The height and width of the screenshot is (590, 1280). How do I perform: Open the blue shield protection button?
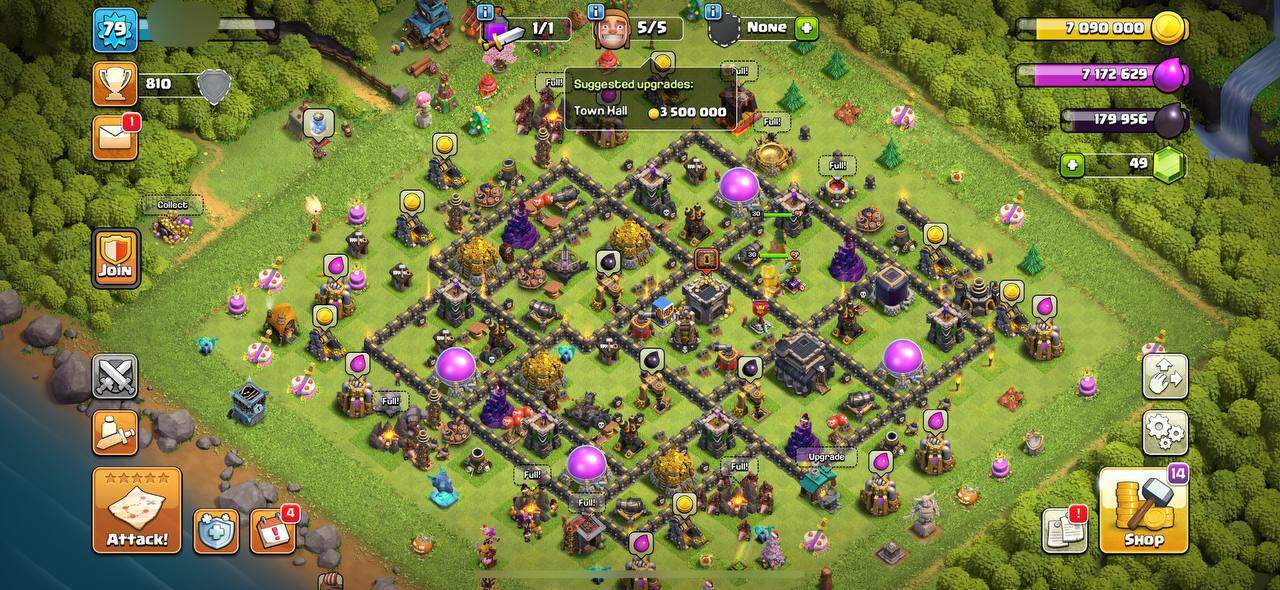pyautogui.click(x=216, y=531)
